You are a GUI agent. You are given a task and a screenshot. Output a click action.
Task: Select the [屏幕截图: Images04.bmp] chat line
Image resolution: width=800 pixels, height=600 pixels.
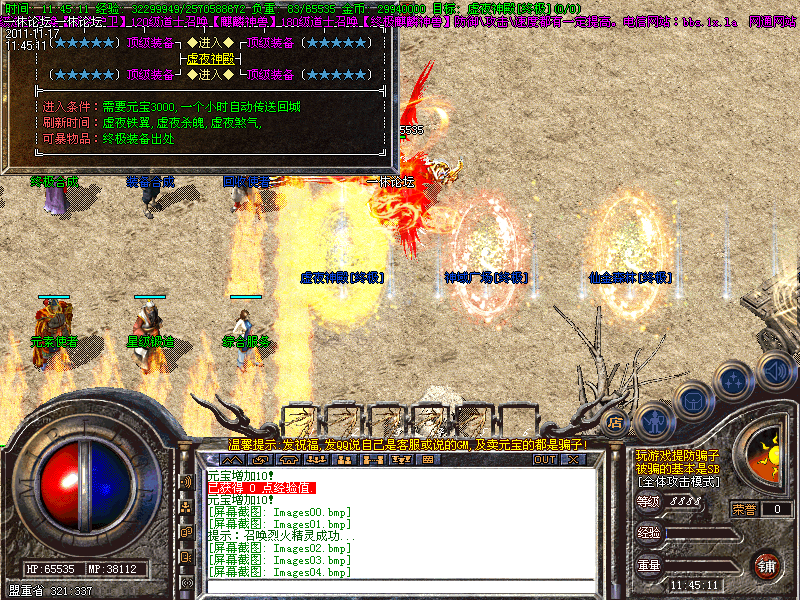pos(279,572)
